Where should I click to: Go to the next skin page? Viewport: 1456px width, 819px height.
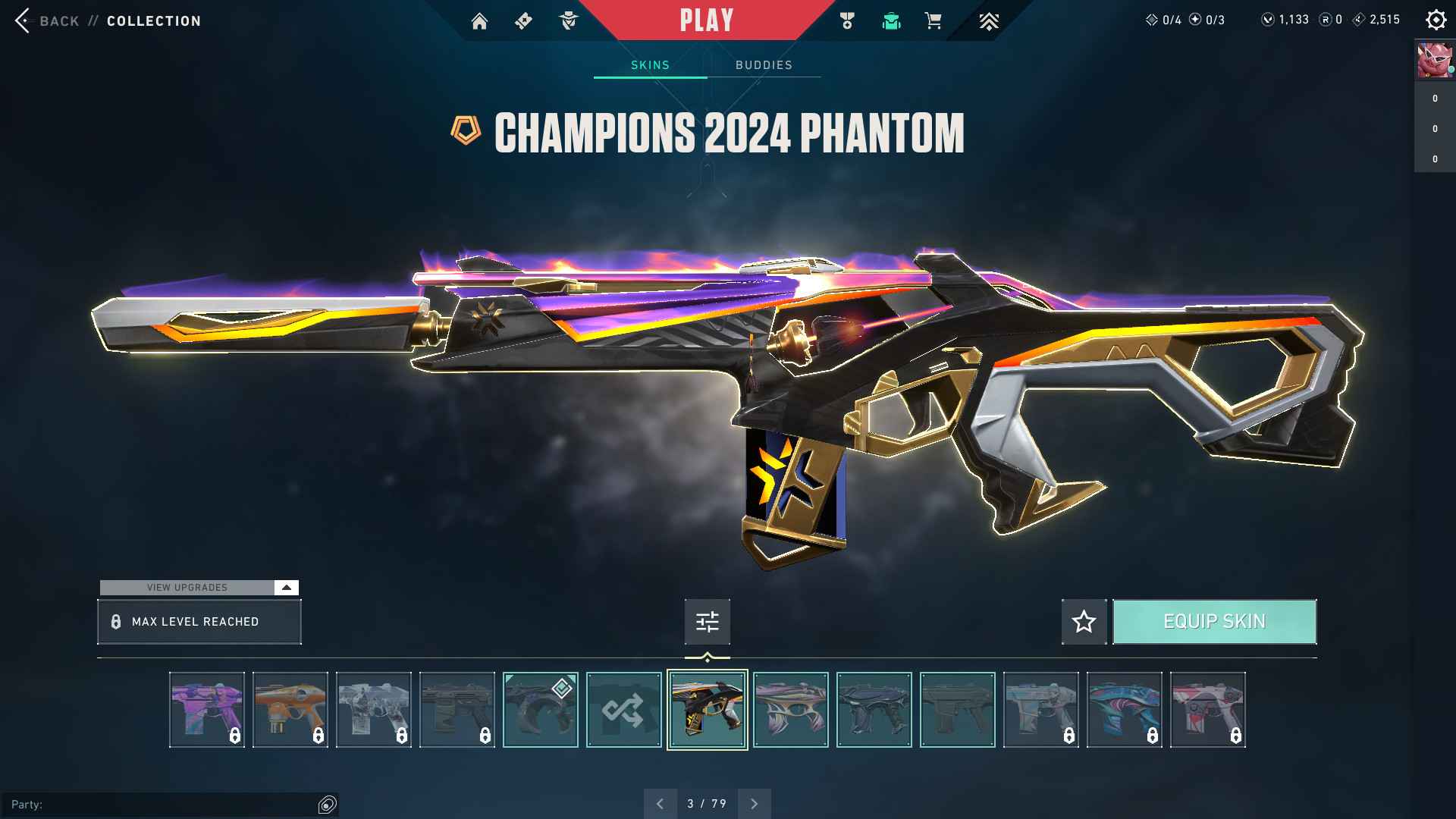754,804
